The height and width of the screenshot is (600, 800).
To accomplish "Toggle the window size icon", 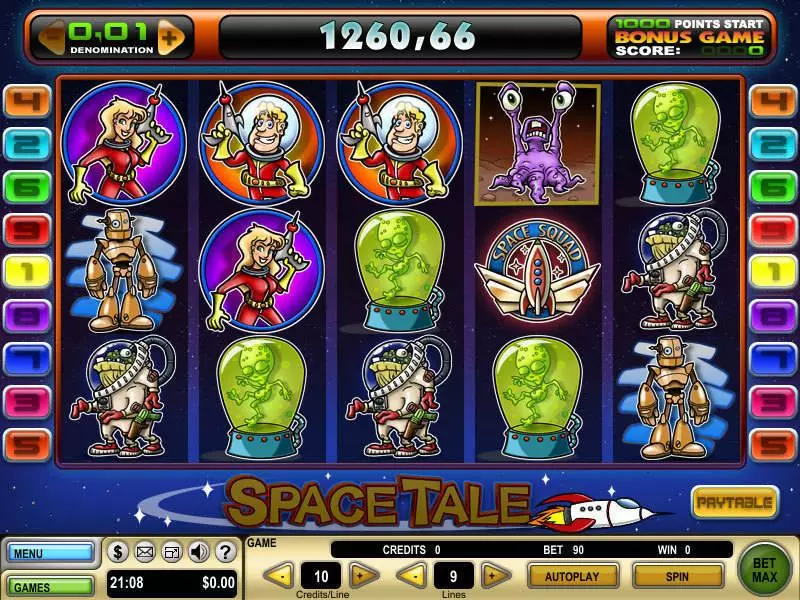I will [172, 551].
